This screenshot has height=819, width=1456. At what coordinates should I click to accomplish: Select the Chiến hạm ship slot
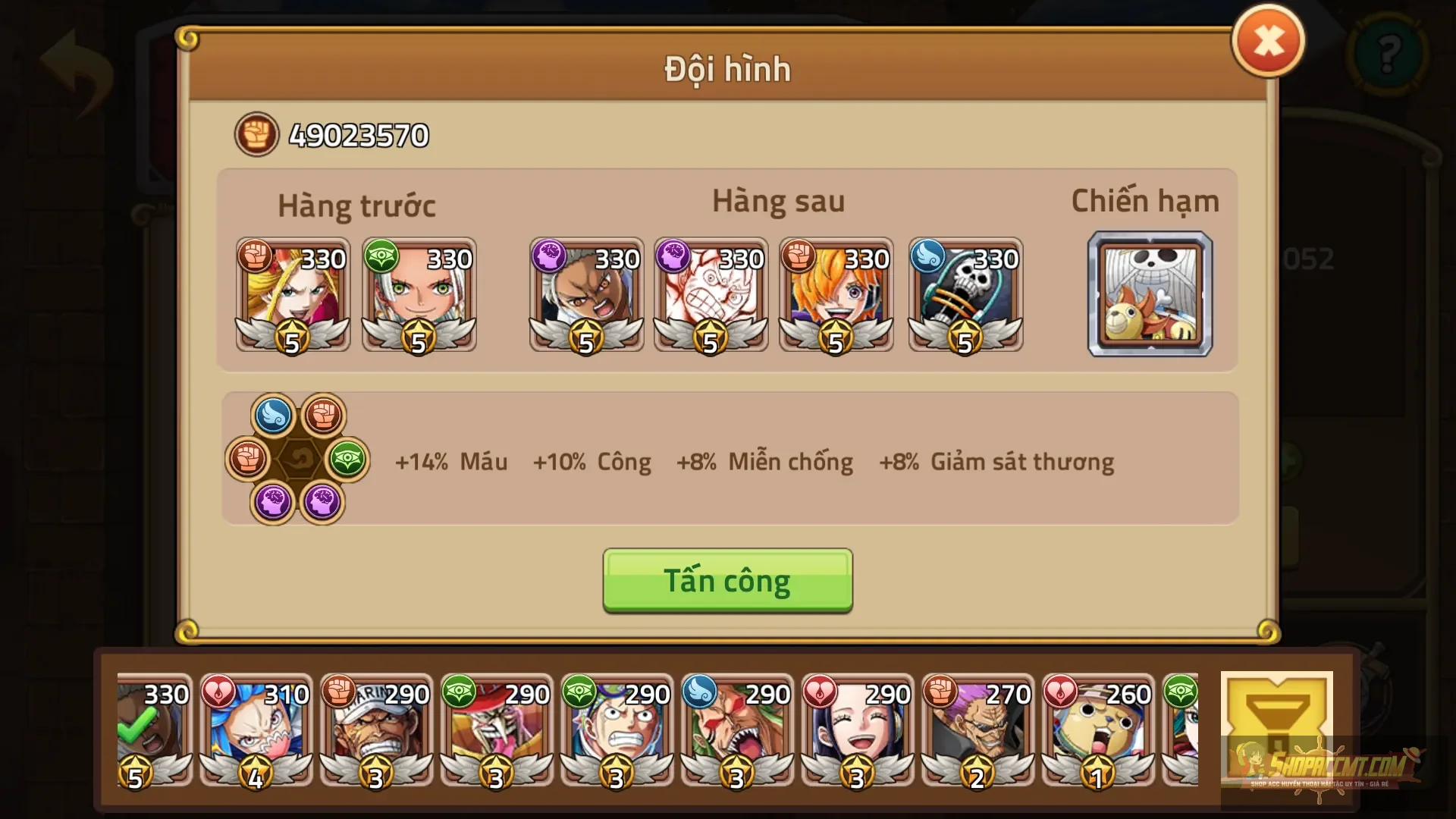tap(1150, 295)
